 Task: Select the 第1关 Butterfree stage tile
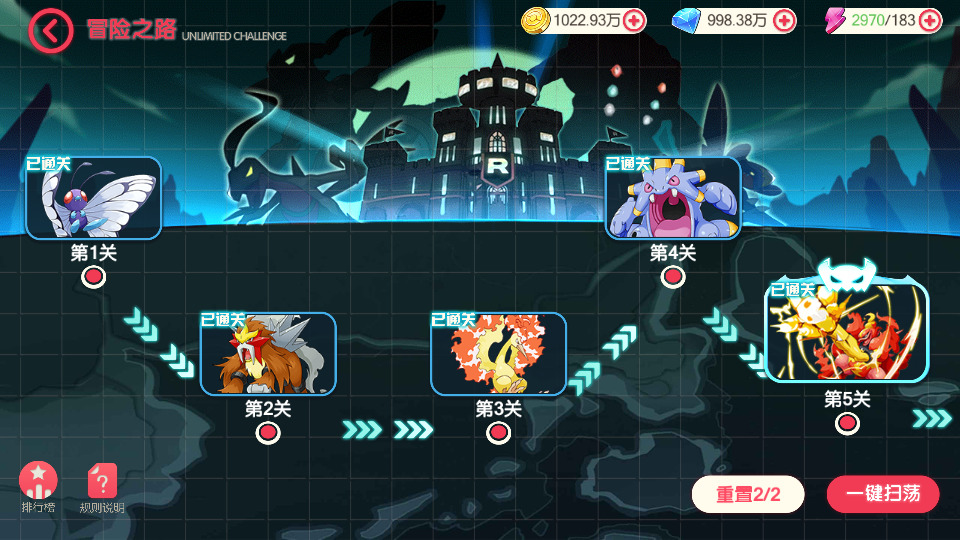point(94,198)
